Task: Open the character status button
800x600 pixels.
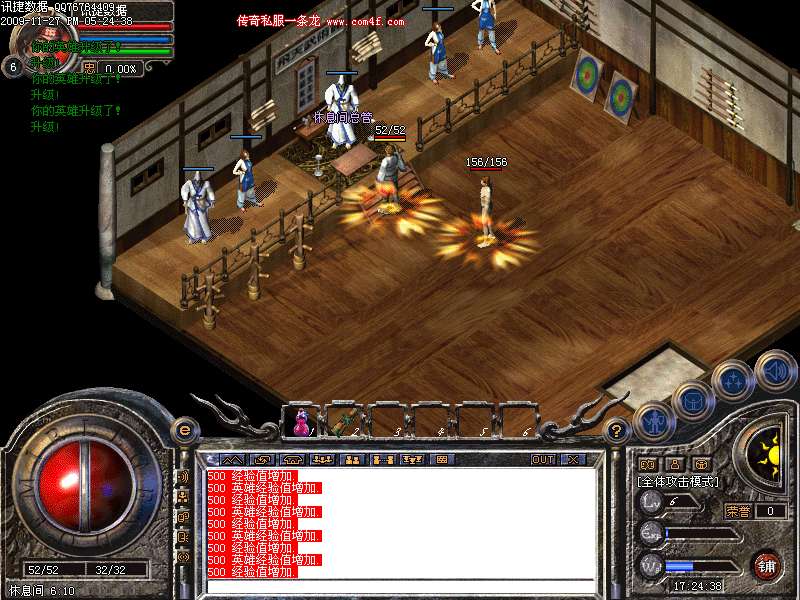Action: coord(651,423)
